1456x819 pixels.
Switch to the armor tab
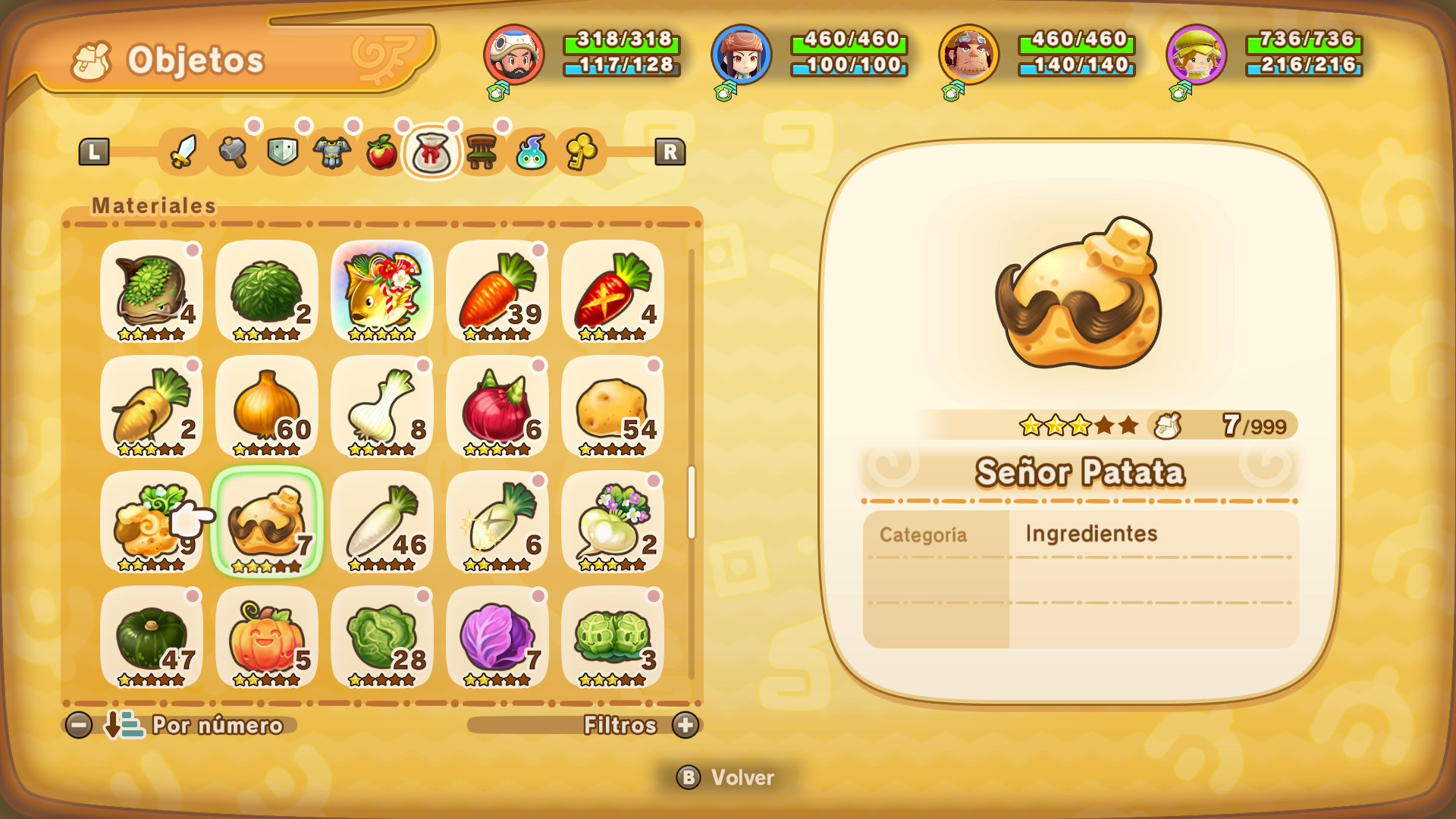[332, 152]
